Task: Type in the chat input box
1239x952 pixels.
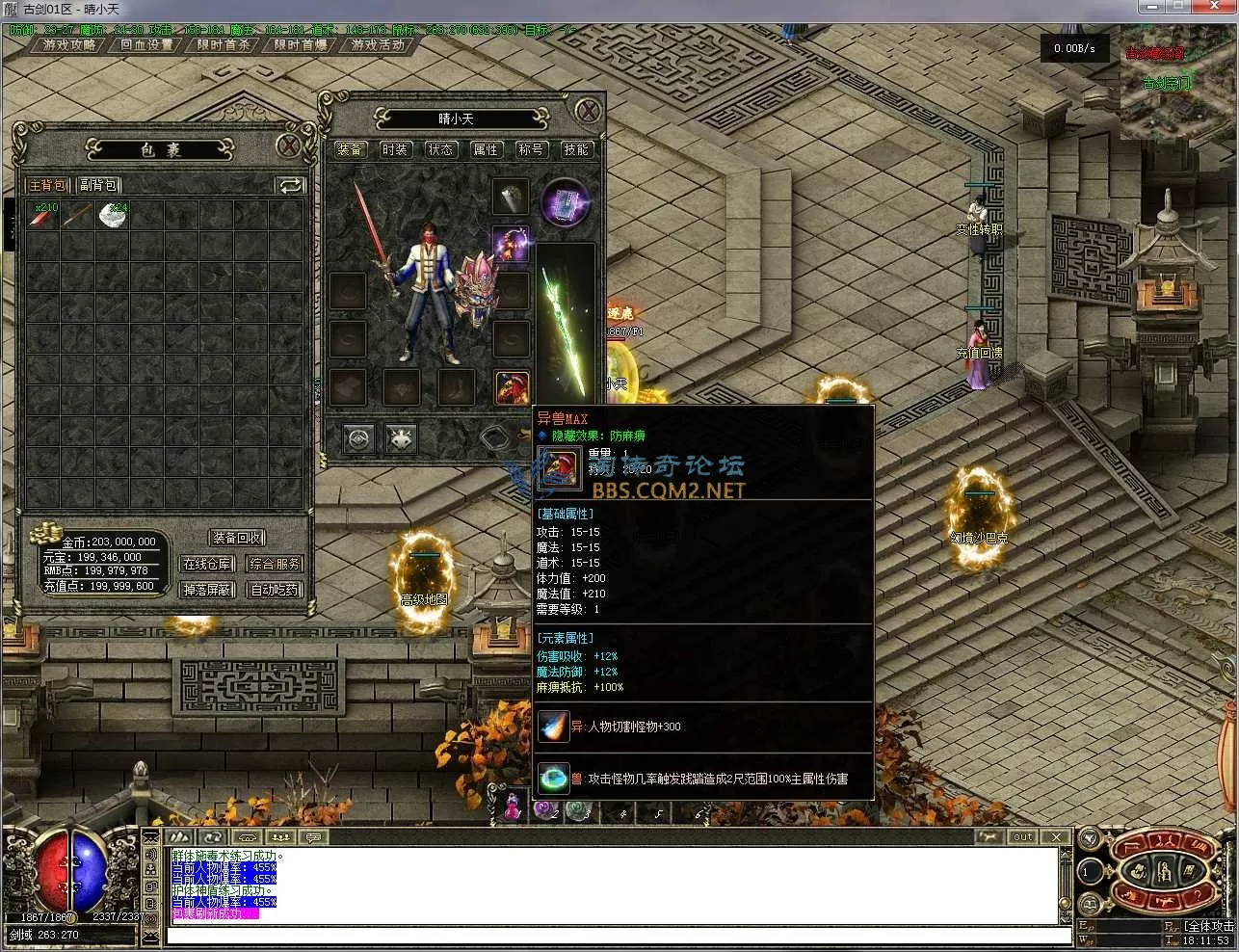Action: 617,936
